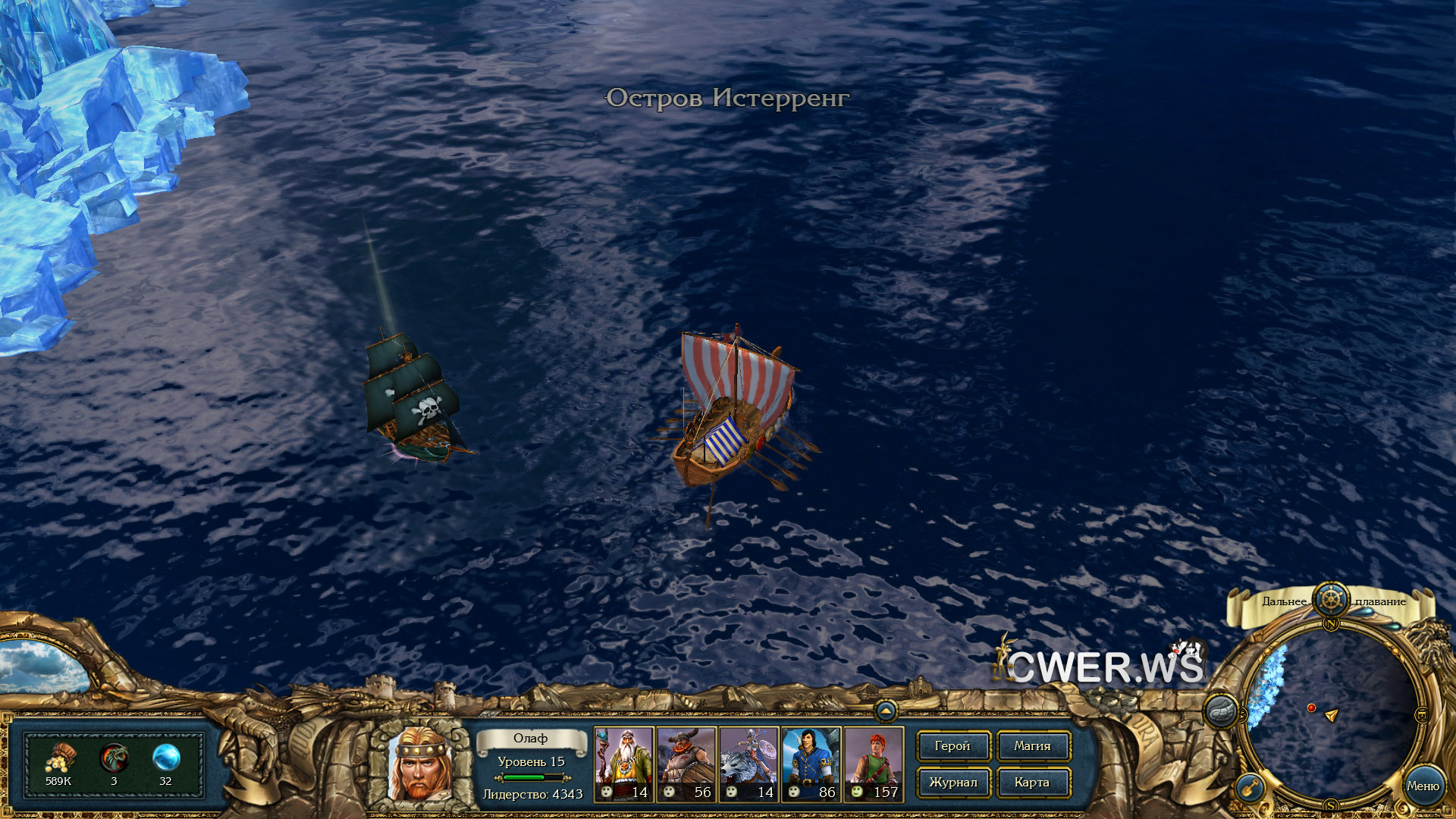Open the Магия spellbook
This screenshot has height=819, width=1456.
coord(1032,746)
